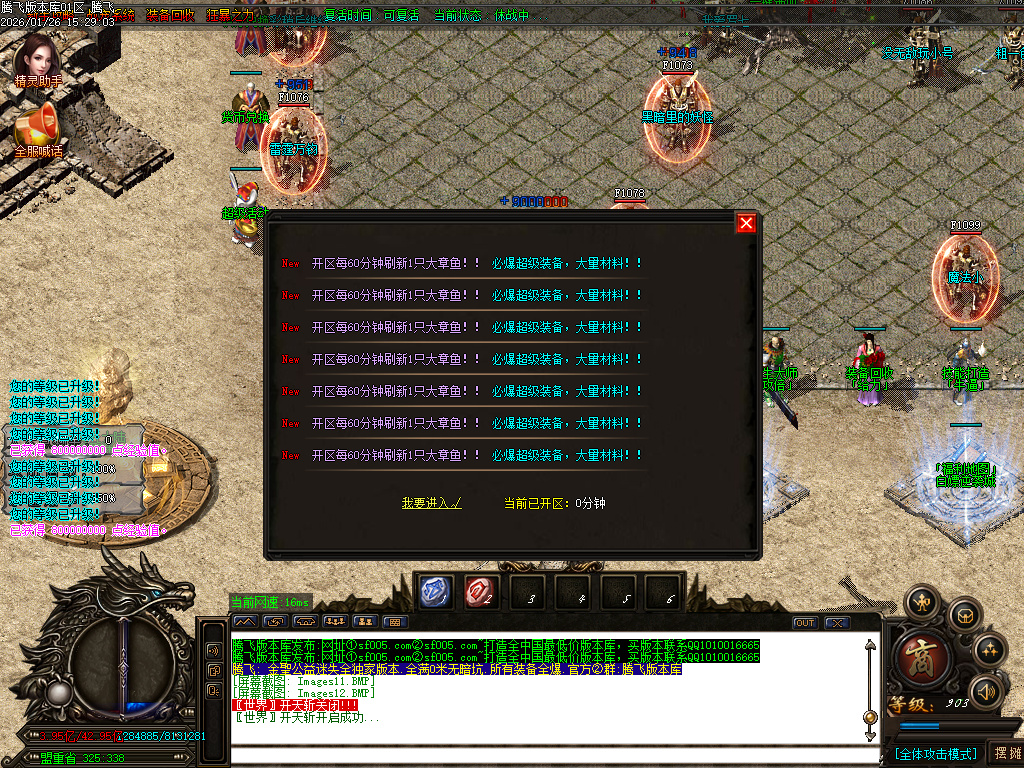The width and height of the screenshot is (1024, 768).
Task: Close the octopus announcement dialog
Action: (746, 223)
